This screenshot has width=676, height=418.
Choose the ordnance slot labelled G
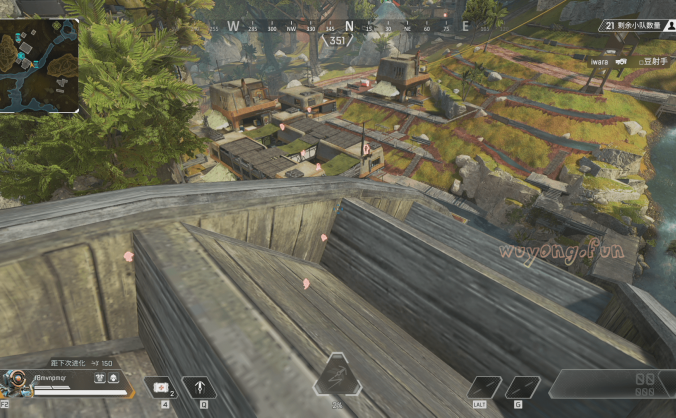[521, 387]
